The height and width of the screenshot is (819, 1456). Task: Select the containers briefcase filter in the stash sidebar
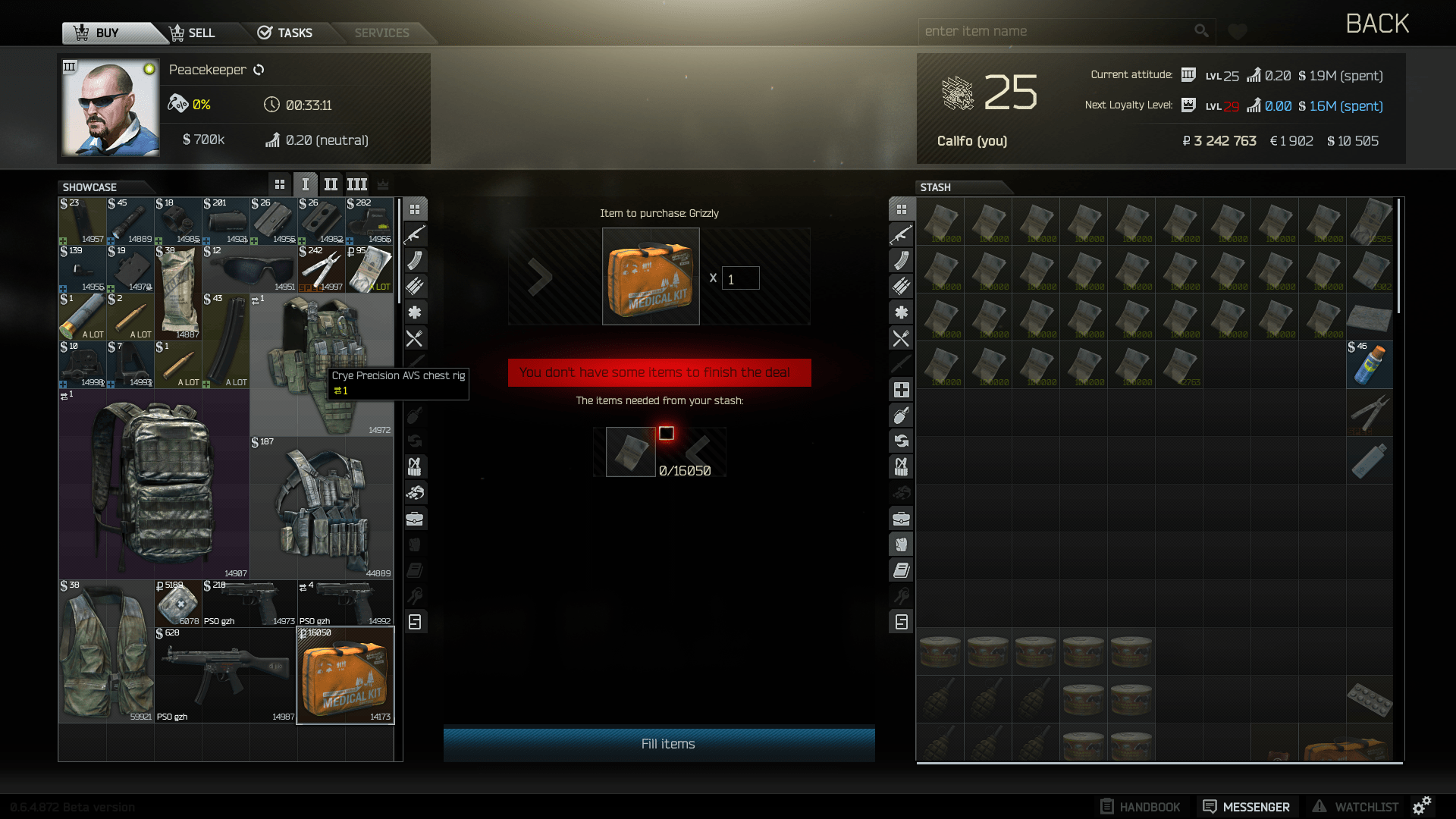pos(901,518)
